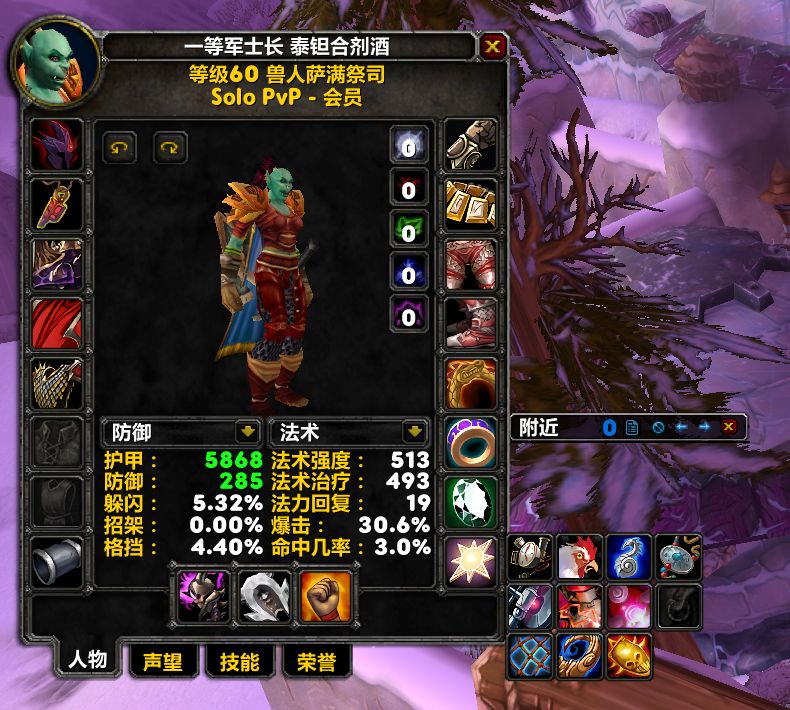Open the 技能 skills tab

(239, 662)
